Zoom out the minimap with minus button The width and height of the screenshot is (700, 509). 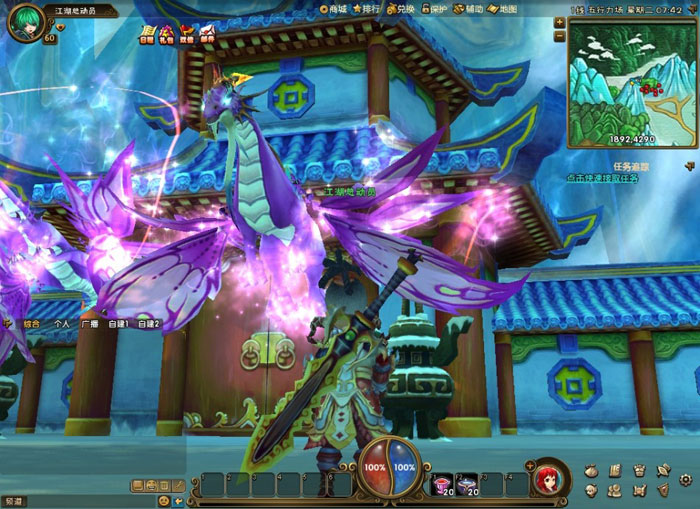click(560, 36)
